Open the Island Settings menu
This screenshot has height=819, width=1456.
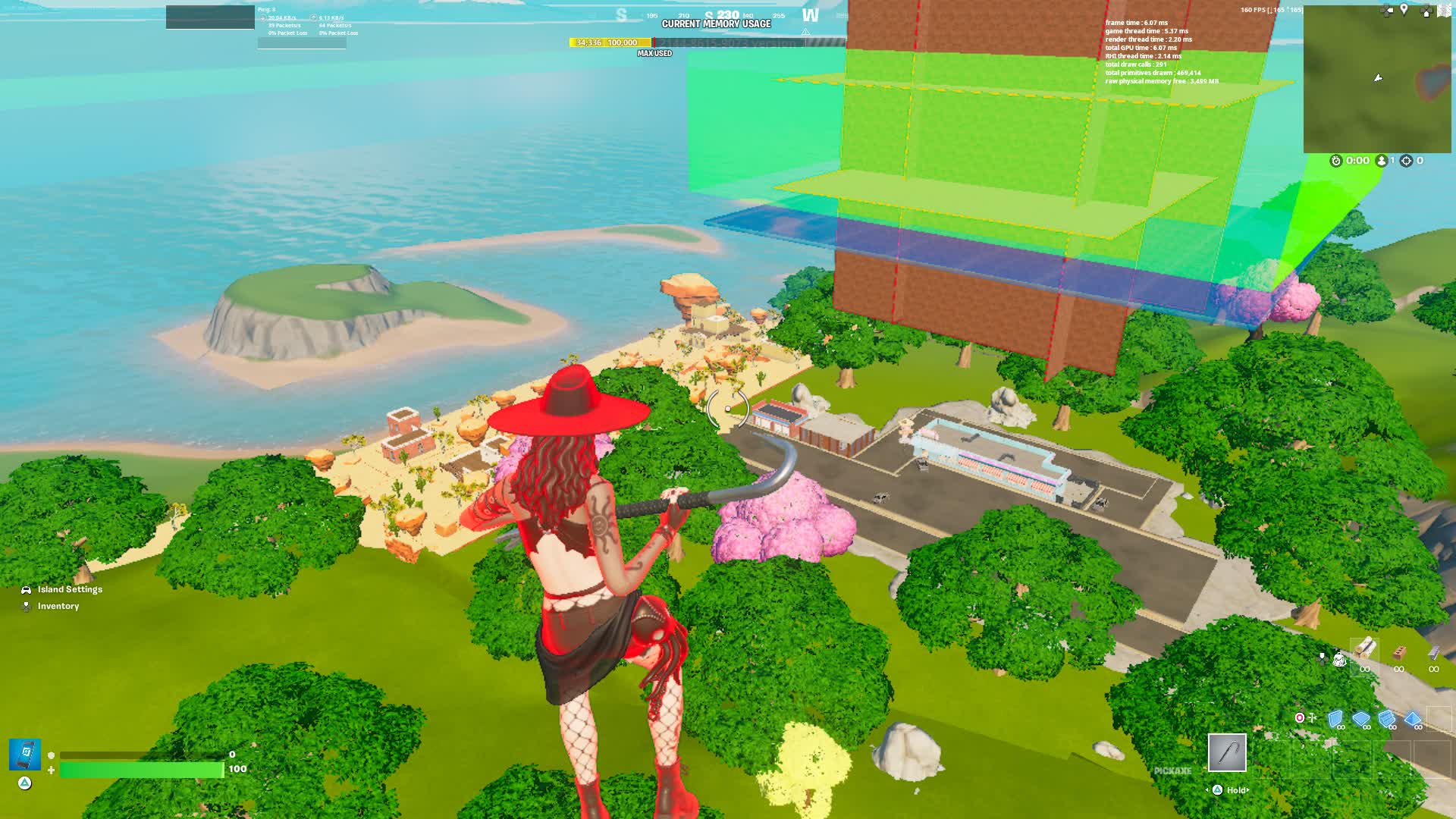click(x=70, y=589)
